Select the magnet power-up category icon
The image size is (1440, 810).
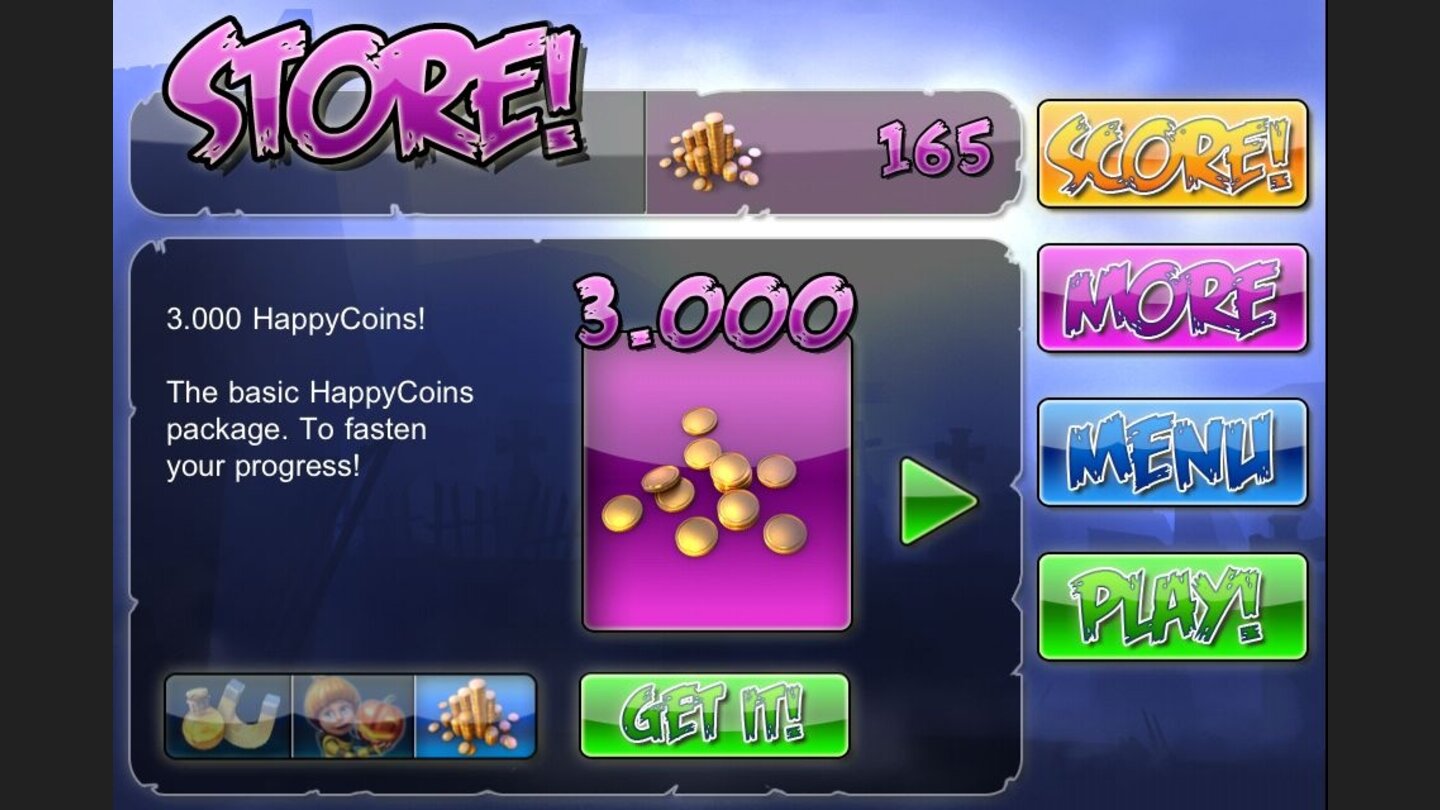(x=228, y=717)
